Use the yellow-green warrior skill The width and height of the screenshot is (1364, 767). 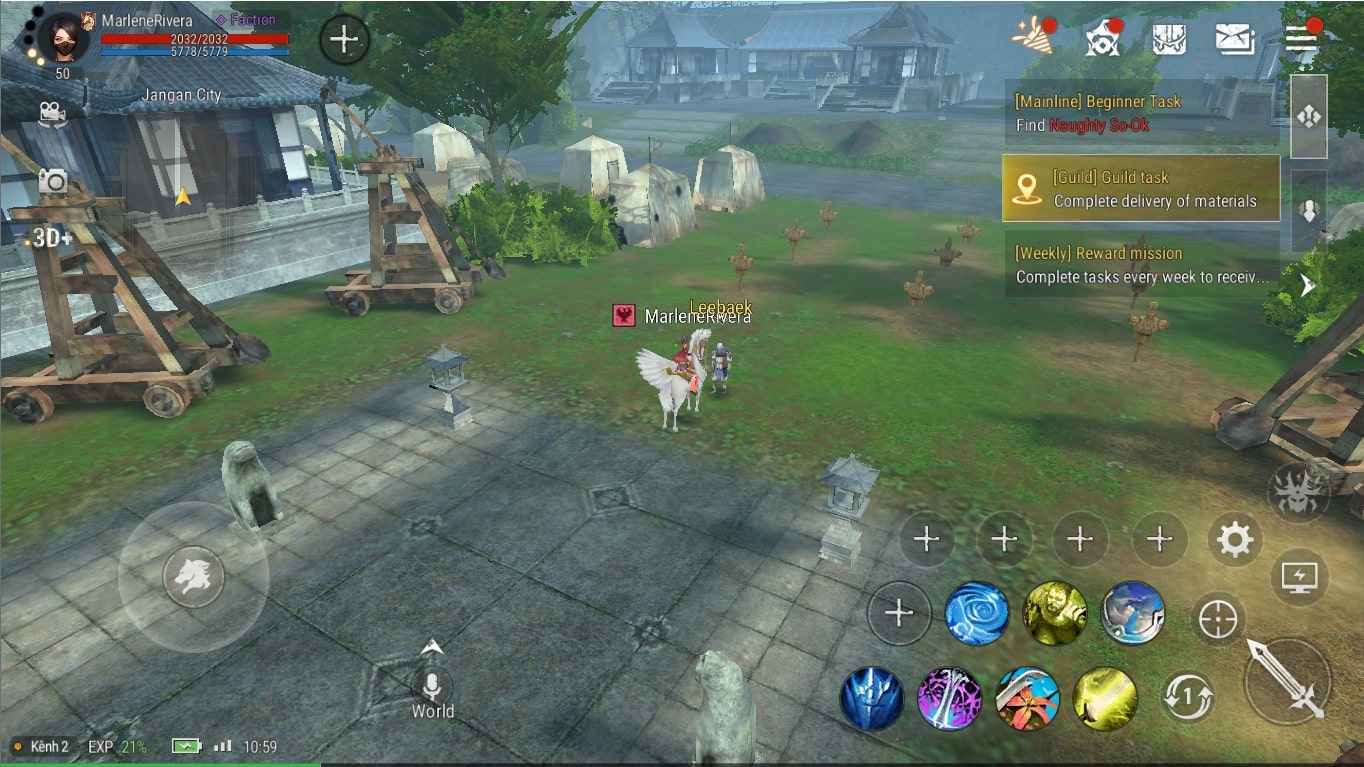coord(1054,613)
